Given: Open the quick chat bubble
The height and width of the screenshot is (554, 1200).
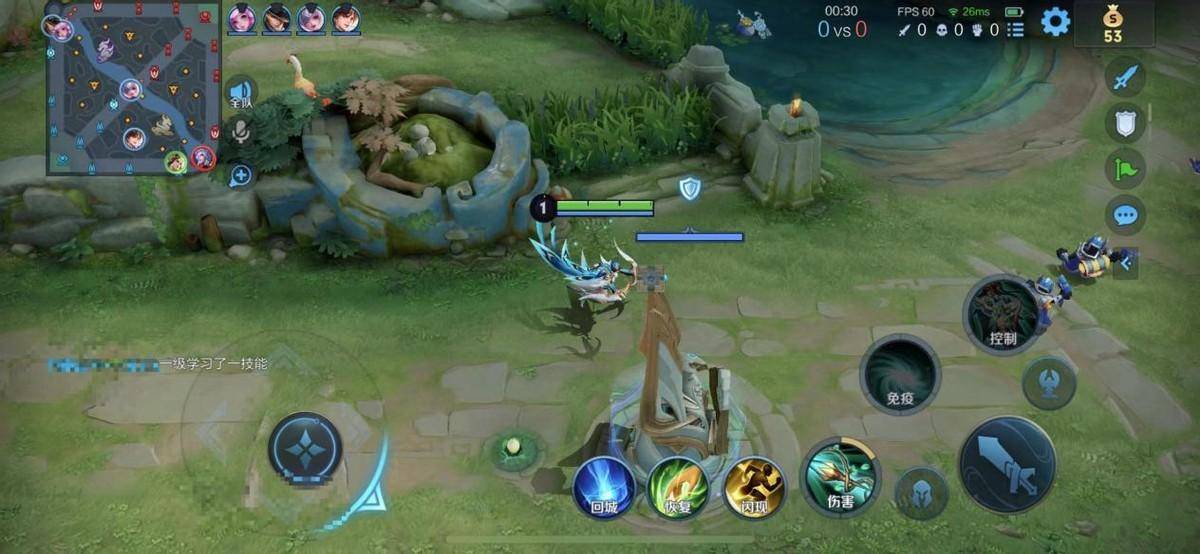Looking at the screenshot, I should 1125,214.
